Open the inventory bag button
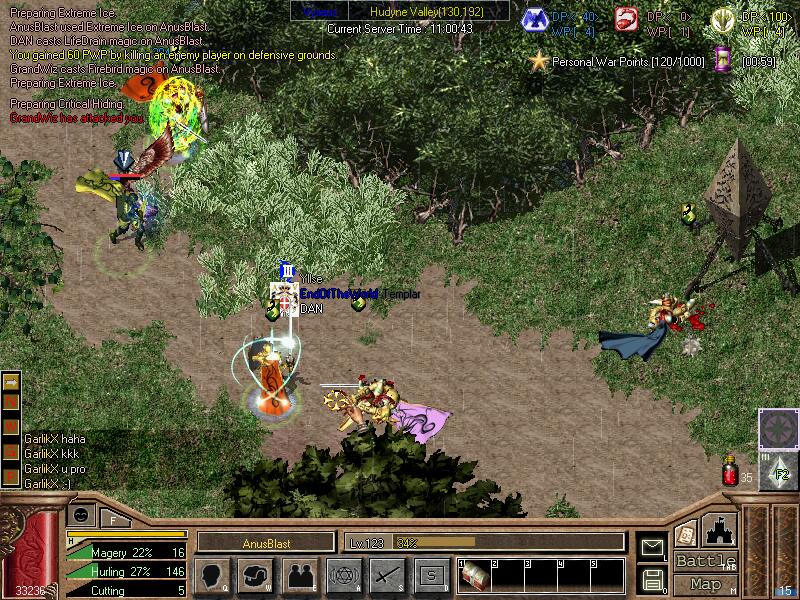800x600 pixels. (255, 575)
